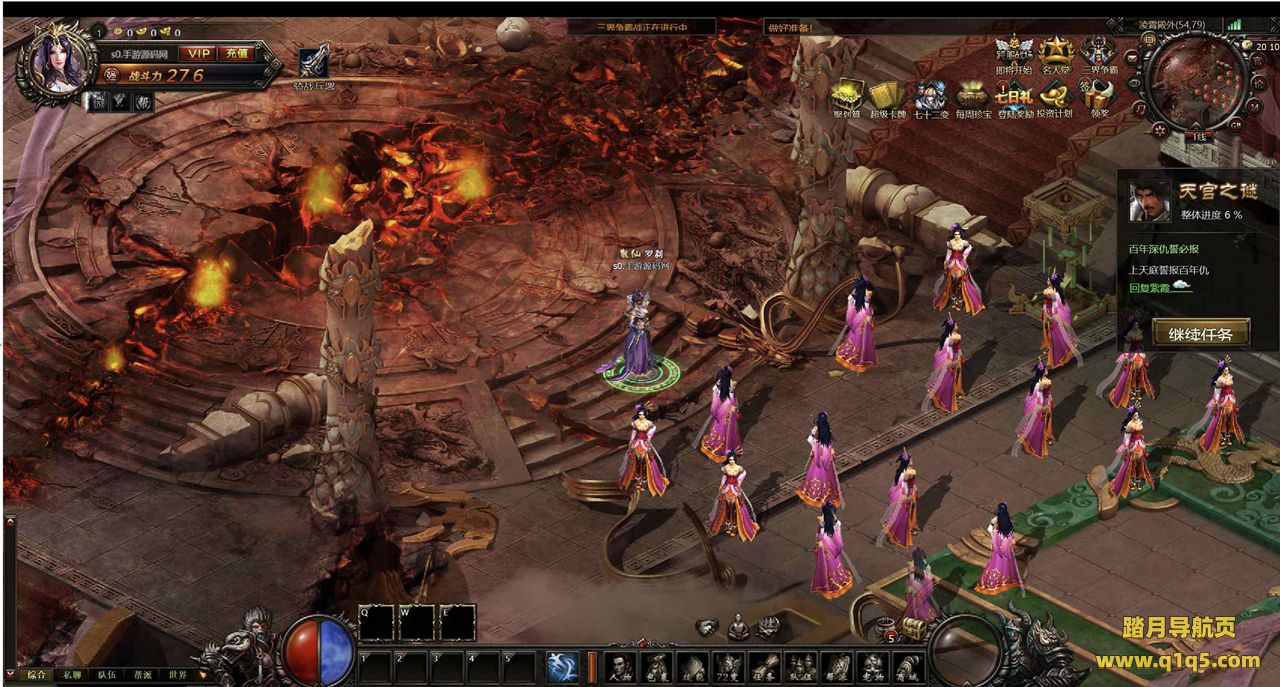Open the 包裹 bag menu icon
This screenshot has width=1280, height=687.
[656, 667]
